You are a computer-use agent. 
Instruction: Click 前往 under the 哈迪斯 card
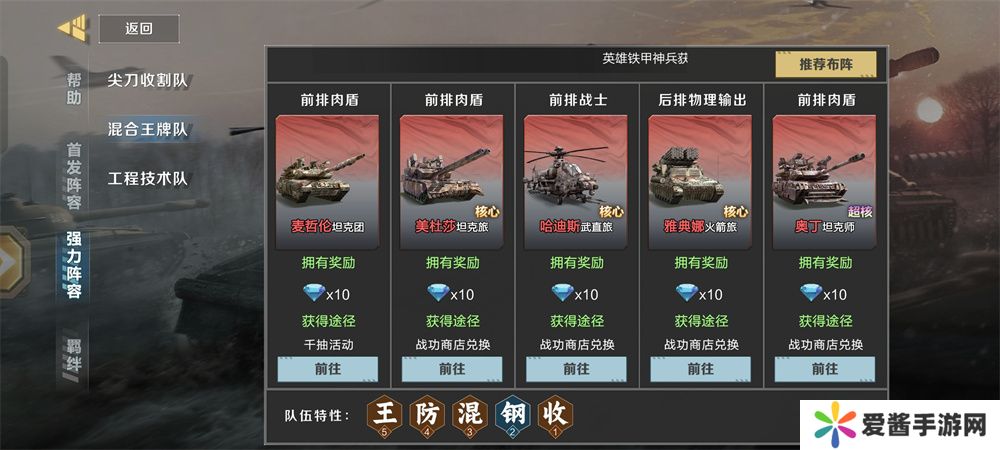pyautogui.click(x=576, y=368)
